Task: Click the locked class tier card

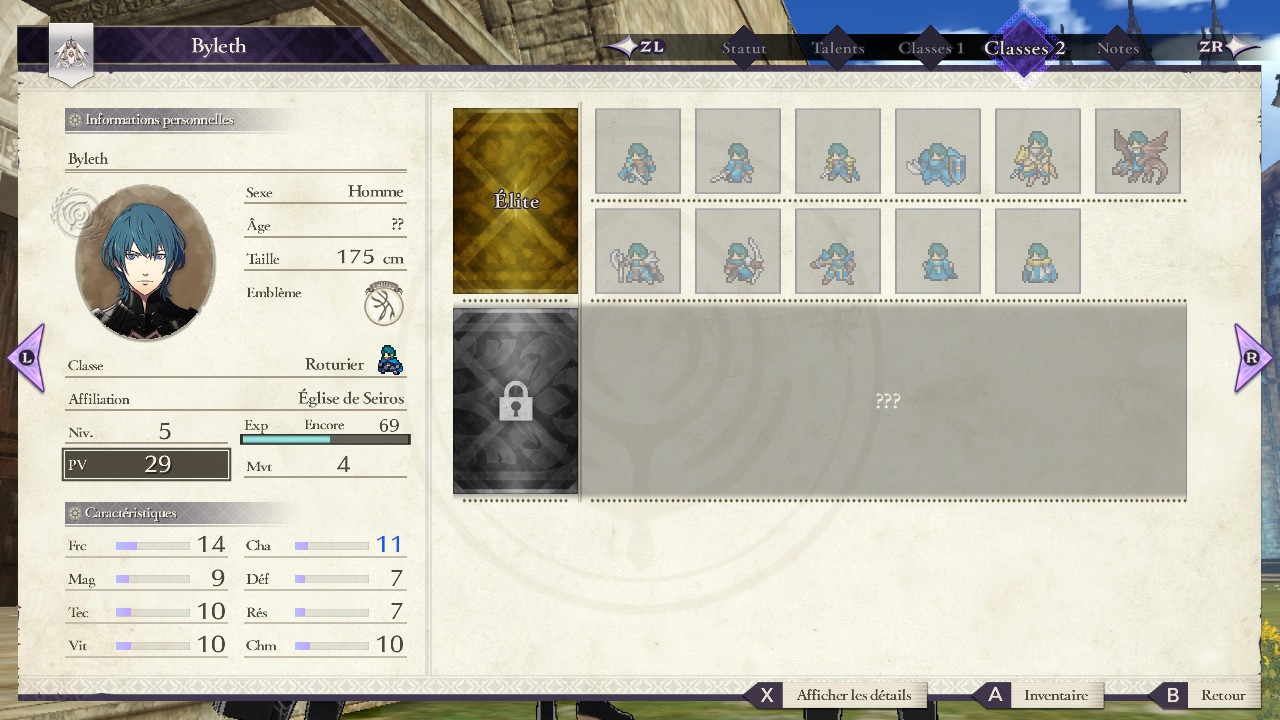Action: click(516, 401)
